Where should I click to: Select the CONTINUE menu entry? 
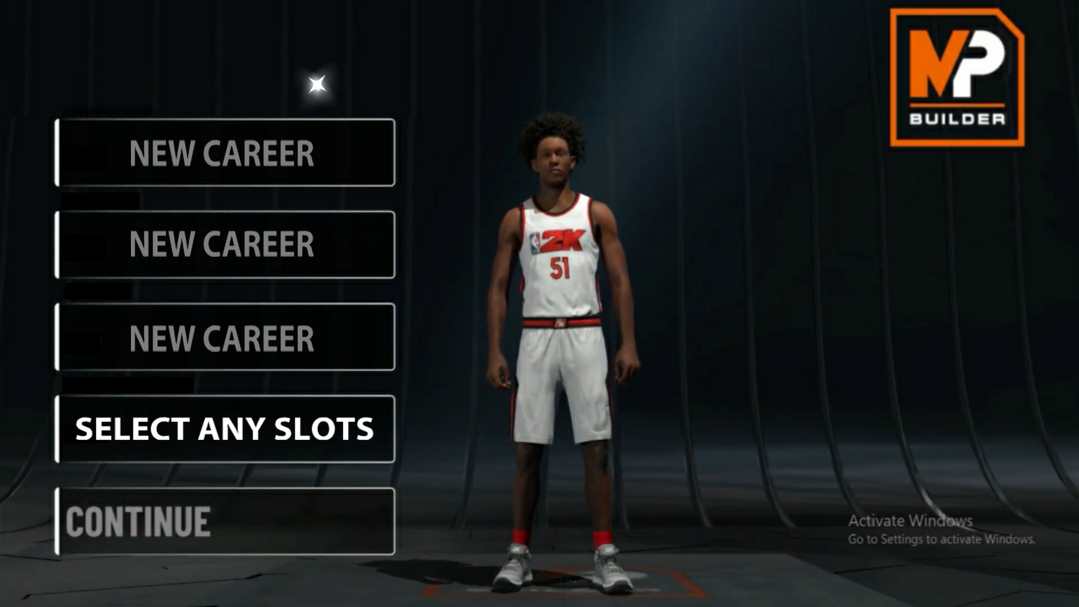pos(225,521)
